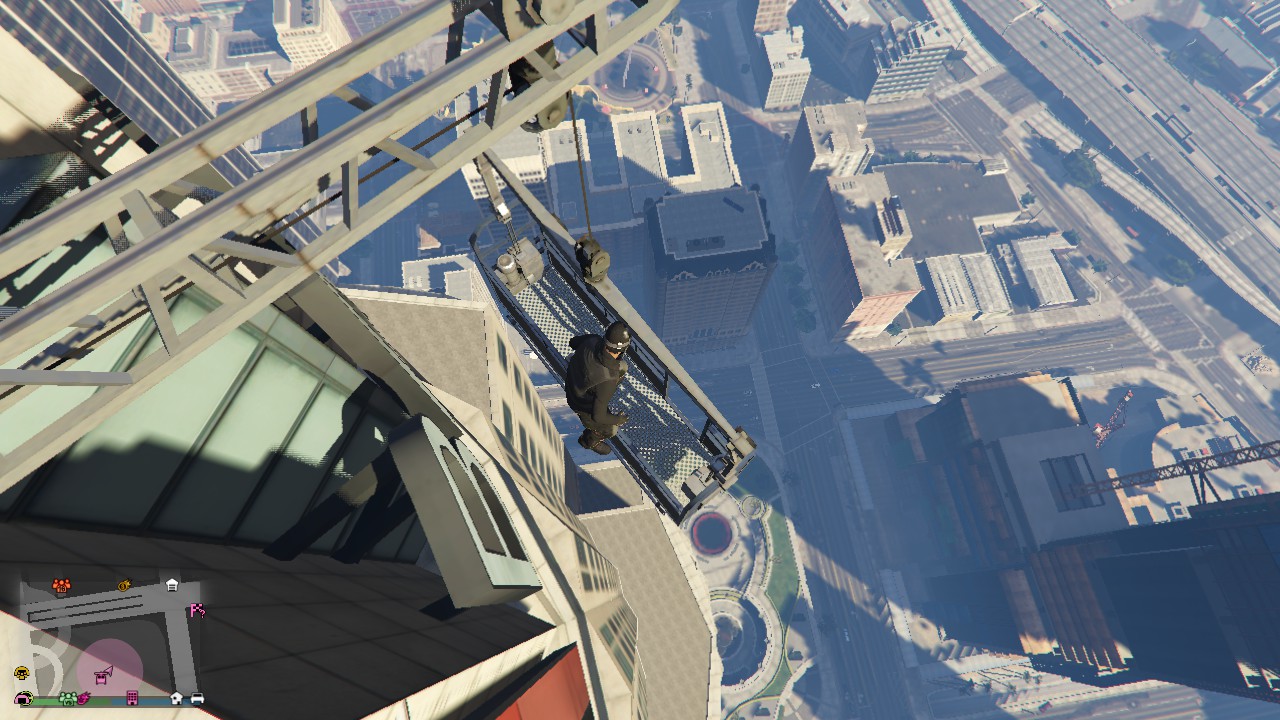
Task: Select the white garage blip
Action: (x=172, y=584)
